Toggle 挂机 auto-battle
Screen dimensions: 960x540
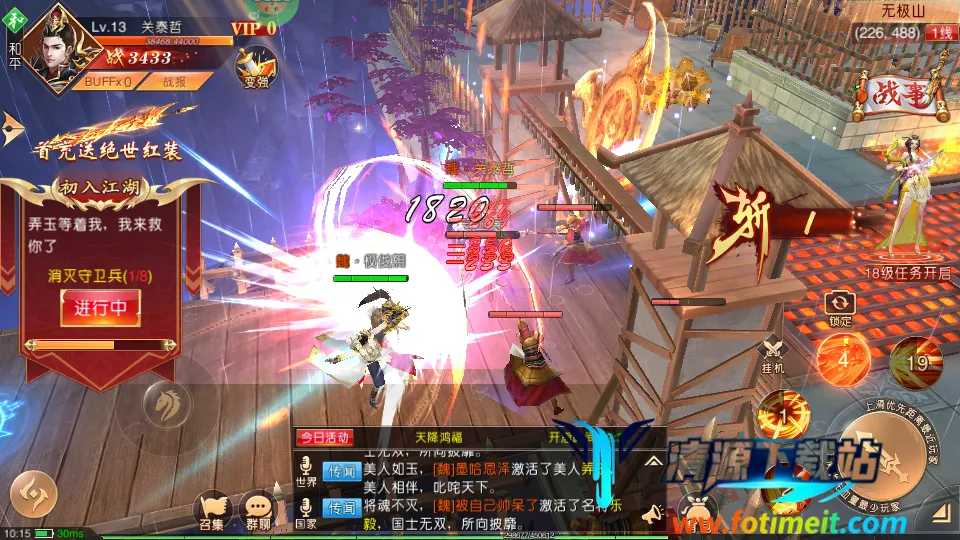pyautogui.click(x=773, y=356)
